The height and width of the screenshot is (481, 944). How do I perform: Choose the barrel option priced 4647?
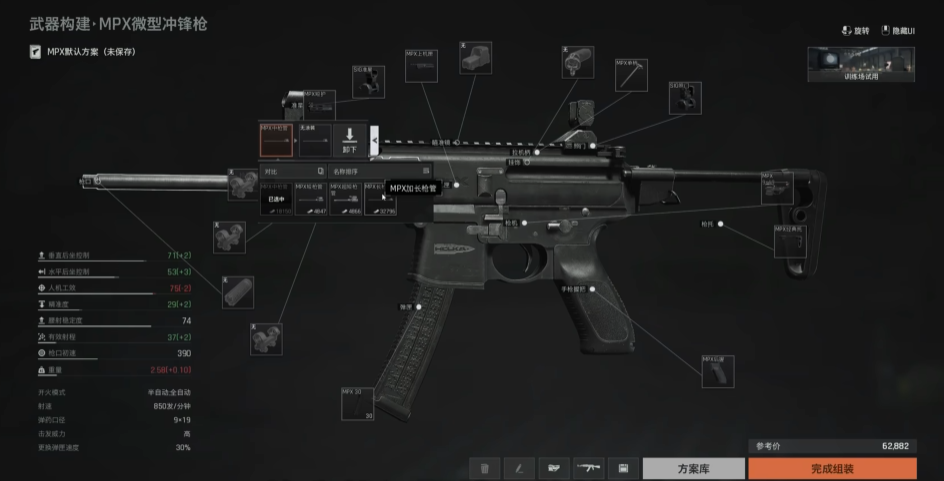tap(311, 197)
